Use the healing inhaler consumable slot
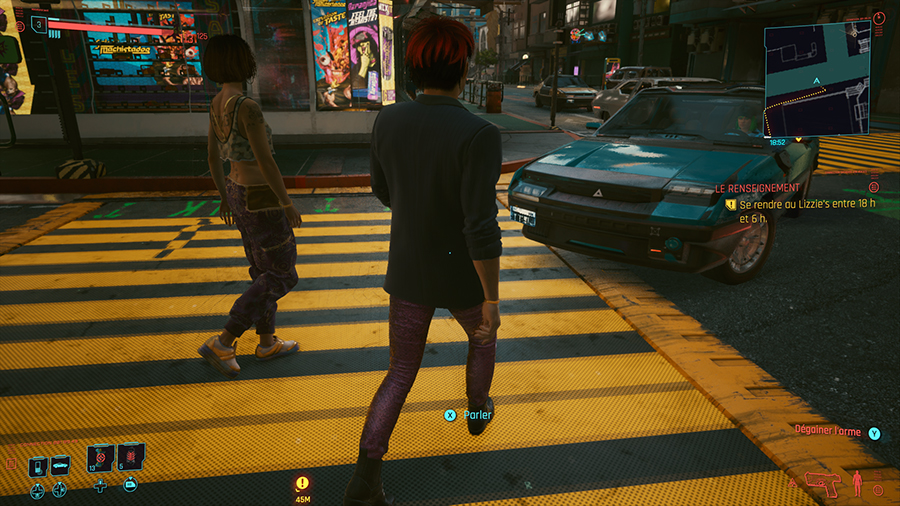 pyautogui.click(x=101, y=459)
